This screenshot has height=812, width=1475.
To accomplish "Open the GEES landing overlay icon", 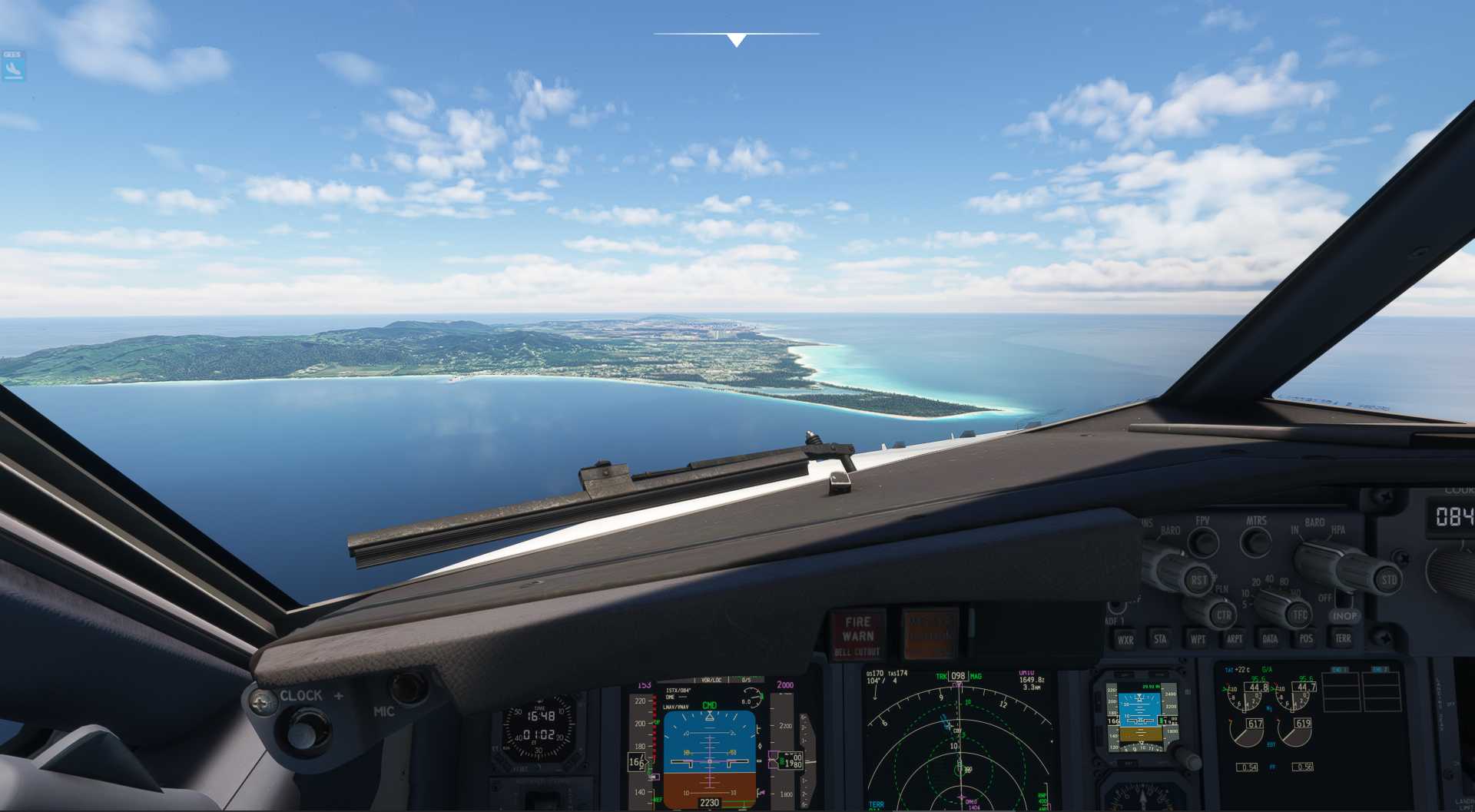I will coord(13,66).
